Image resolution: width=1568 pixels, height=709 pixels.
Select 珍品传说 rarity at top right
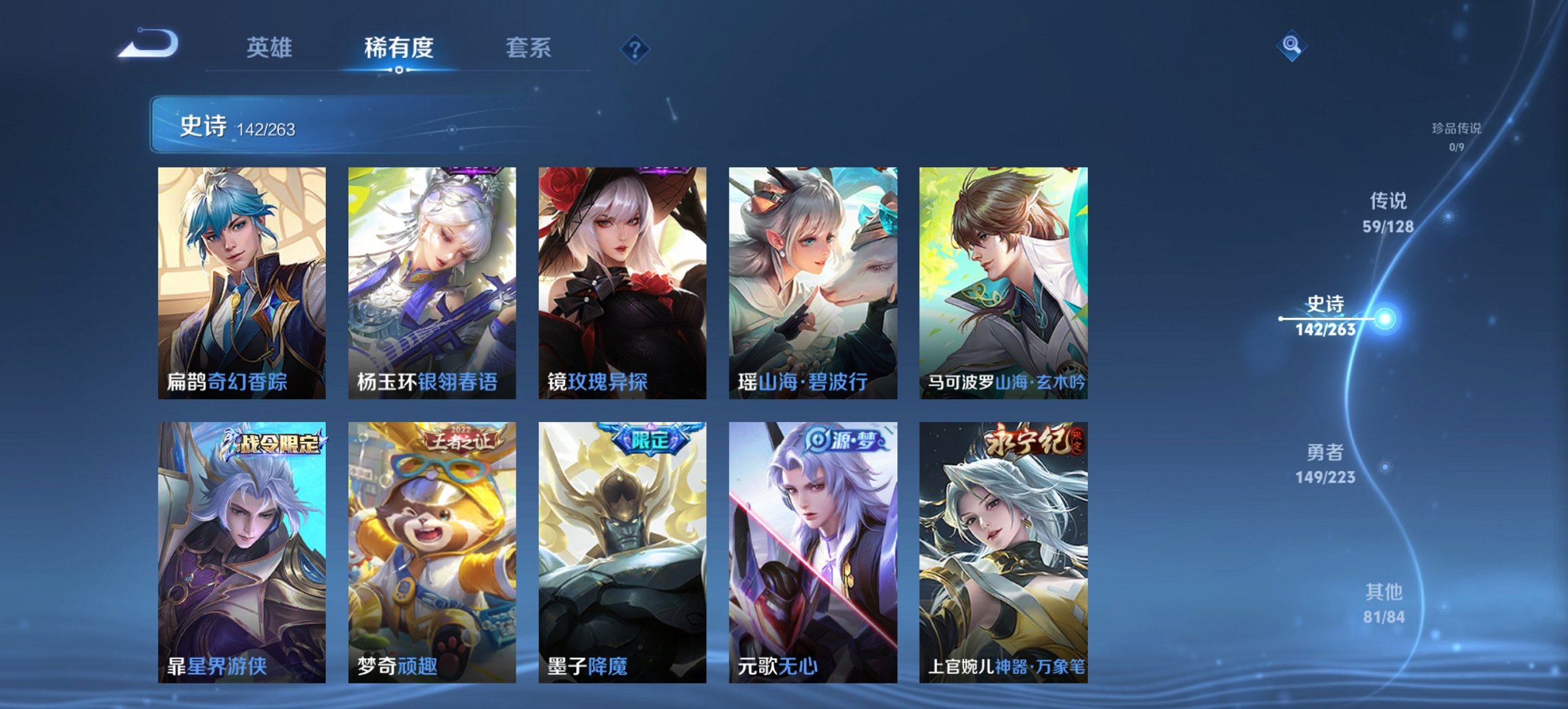click(1457, 137)
